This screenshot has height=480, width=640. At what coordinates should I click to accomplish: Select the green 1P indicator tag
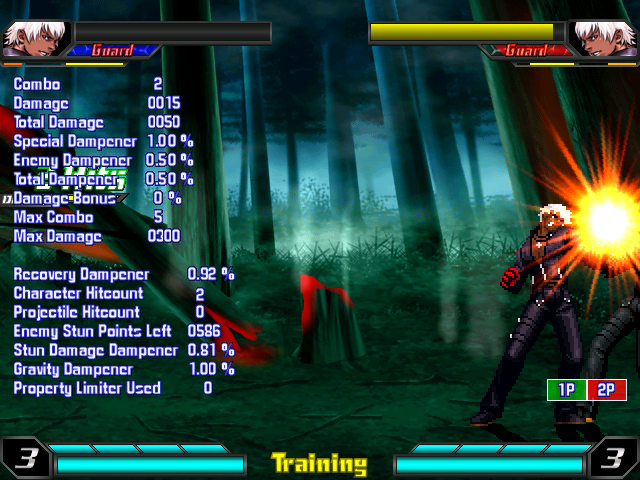click(x=566, y=390)
